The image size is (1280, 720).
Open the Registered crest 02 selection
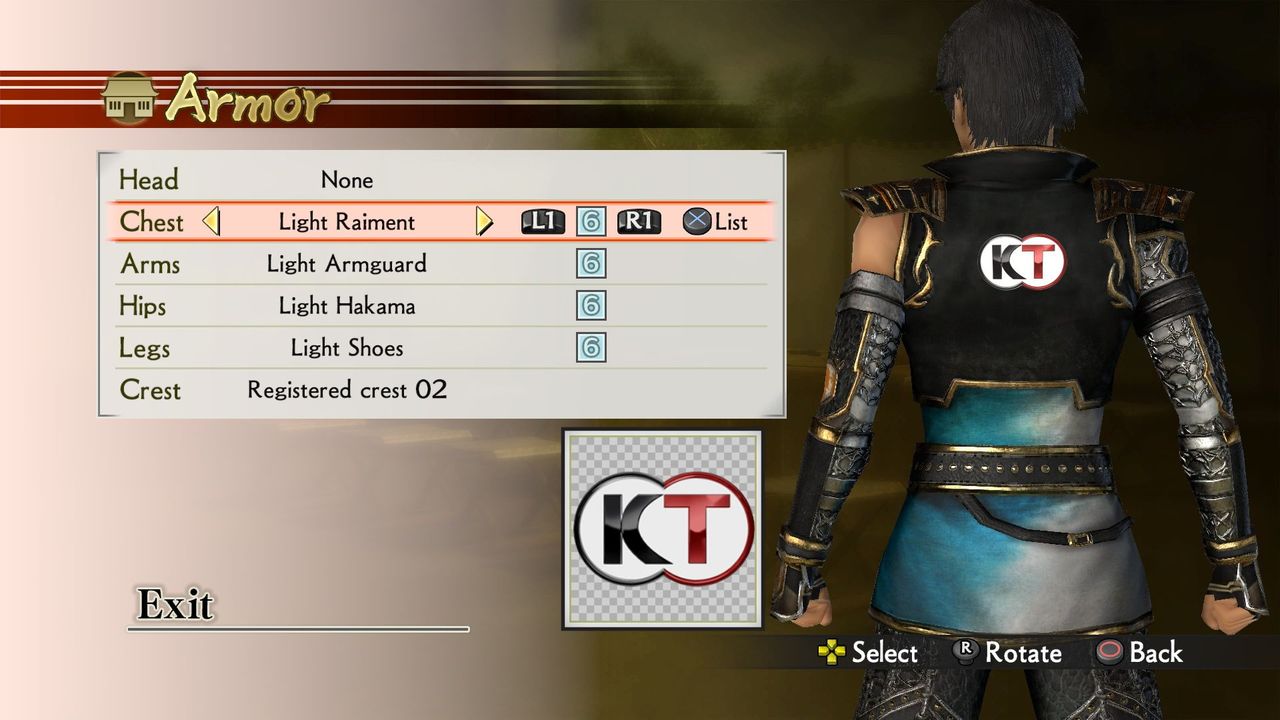tap(347, 390)
